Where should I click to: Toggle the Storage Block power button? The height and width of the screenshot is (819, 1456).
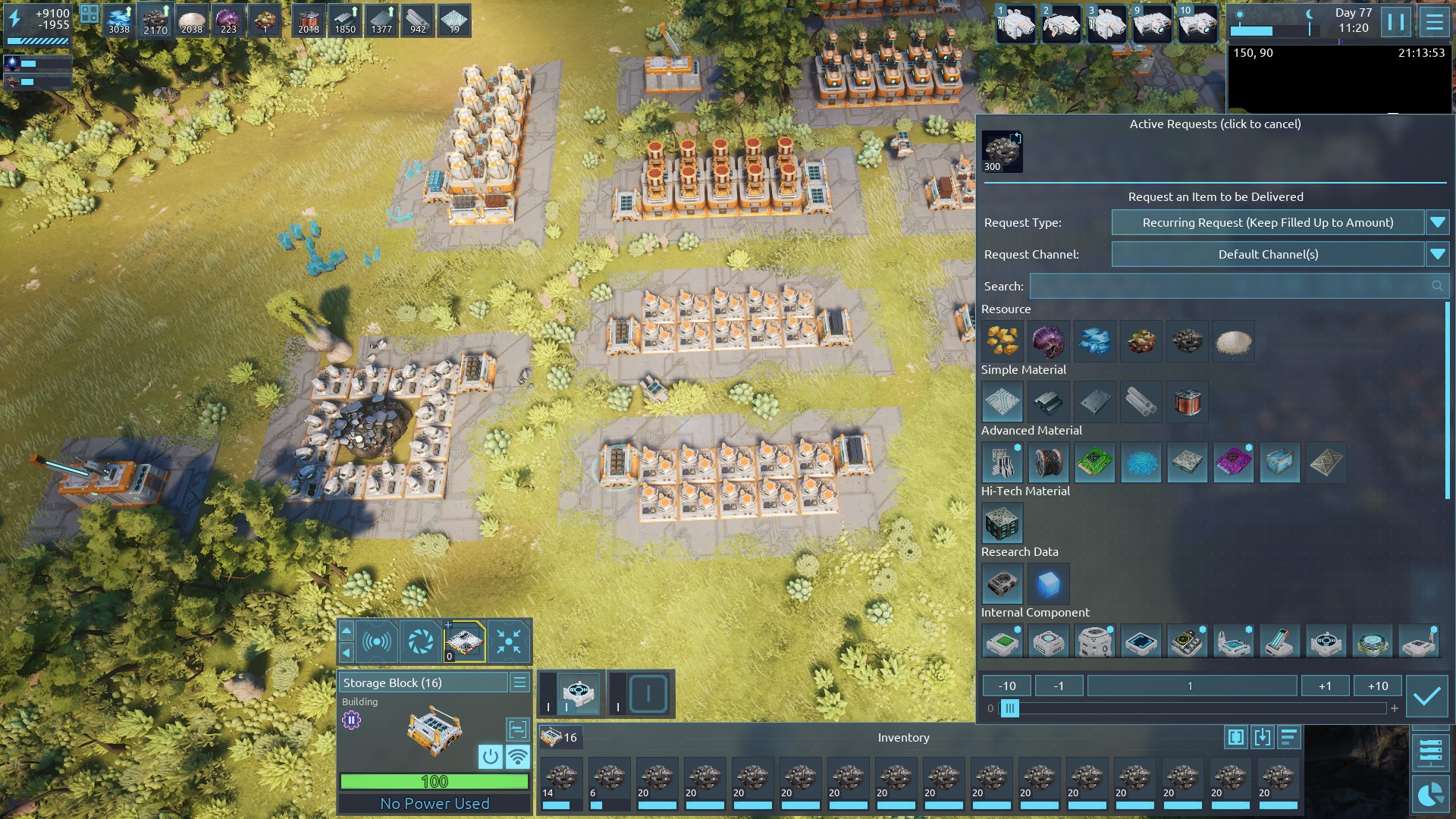[x=490, y=756]
